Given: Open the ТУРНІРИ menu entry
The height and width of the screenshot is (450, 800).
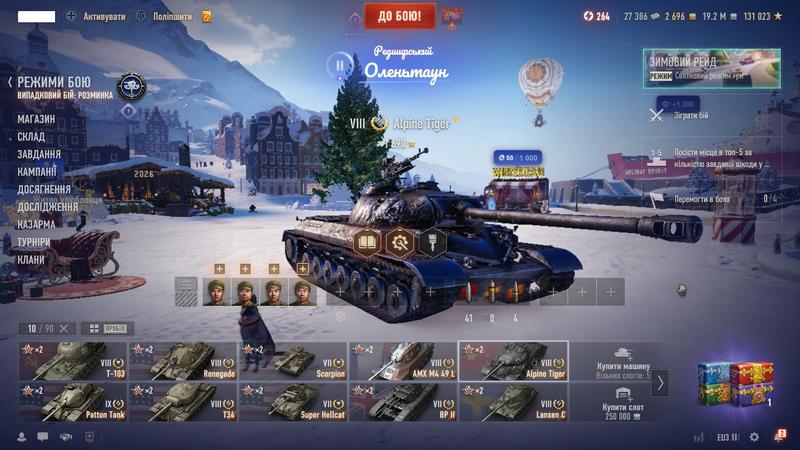Looking at the screenshot, I should tap(36, 242).
